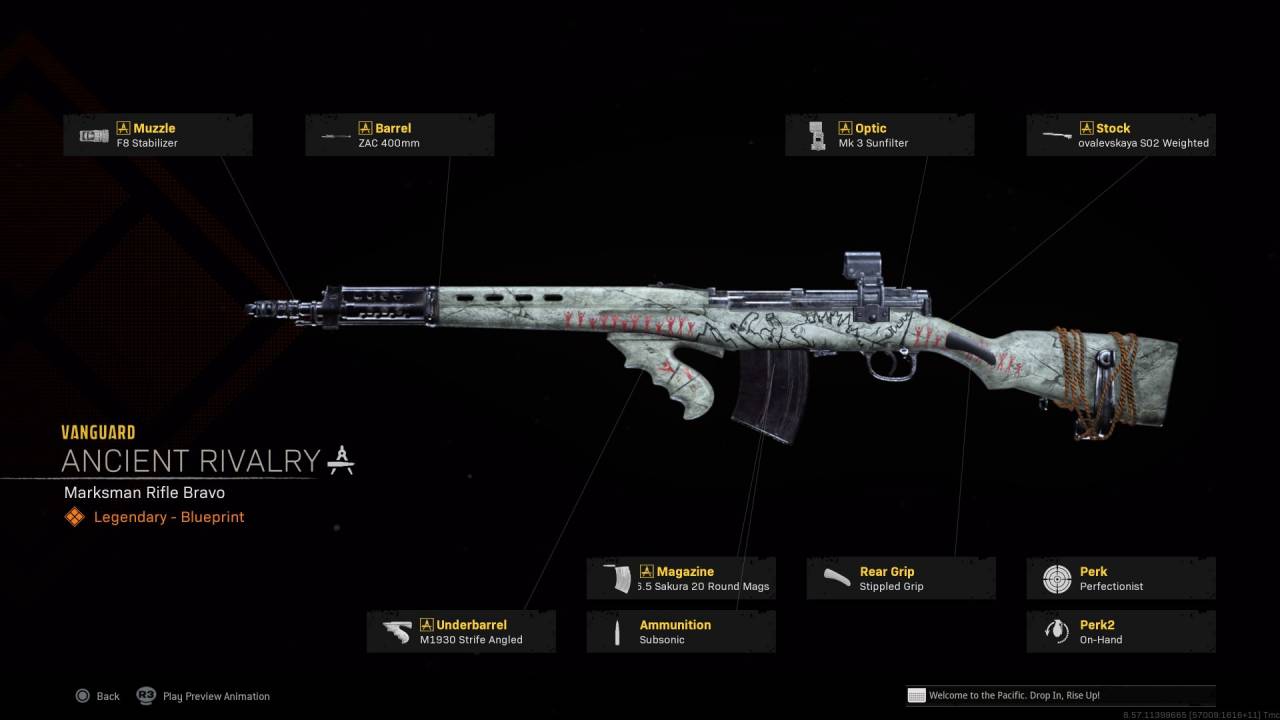This screenshot has width=1280, height=720.
Task: Choose the Ammunition Subsonic slot
Action: (x=681, y=632)
